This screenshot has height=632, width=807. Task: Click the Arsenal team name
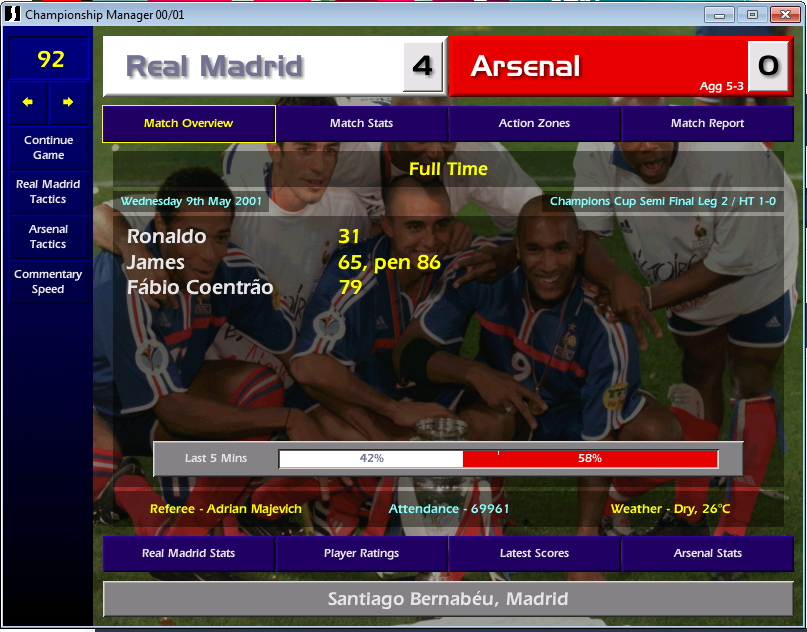point(525,67)
